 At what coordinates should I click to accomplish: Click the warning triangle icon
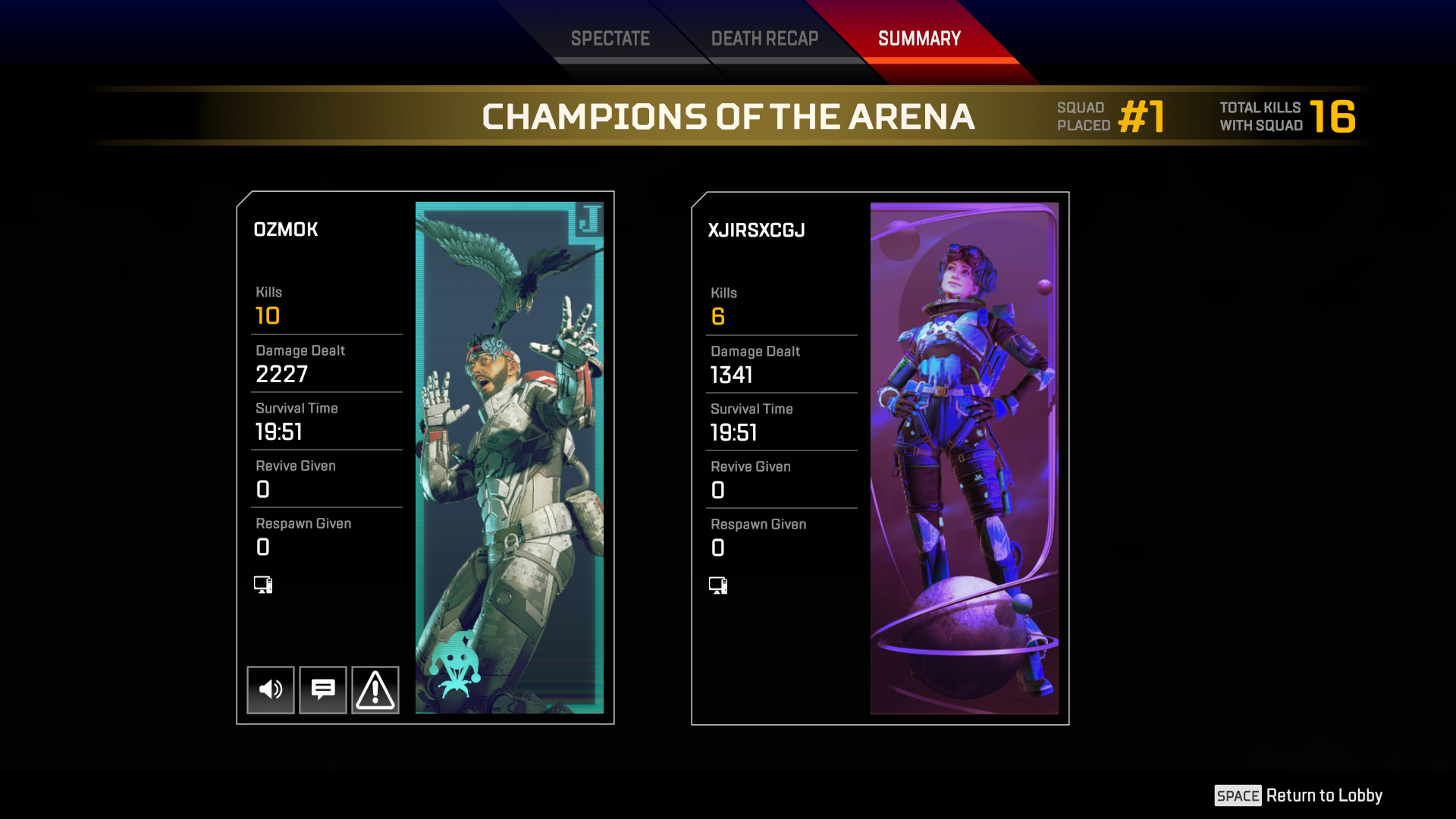click(375, 689)
